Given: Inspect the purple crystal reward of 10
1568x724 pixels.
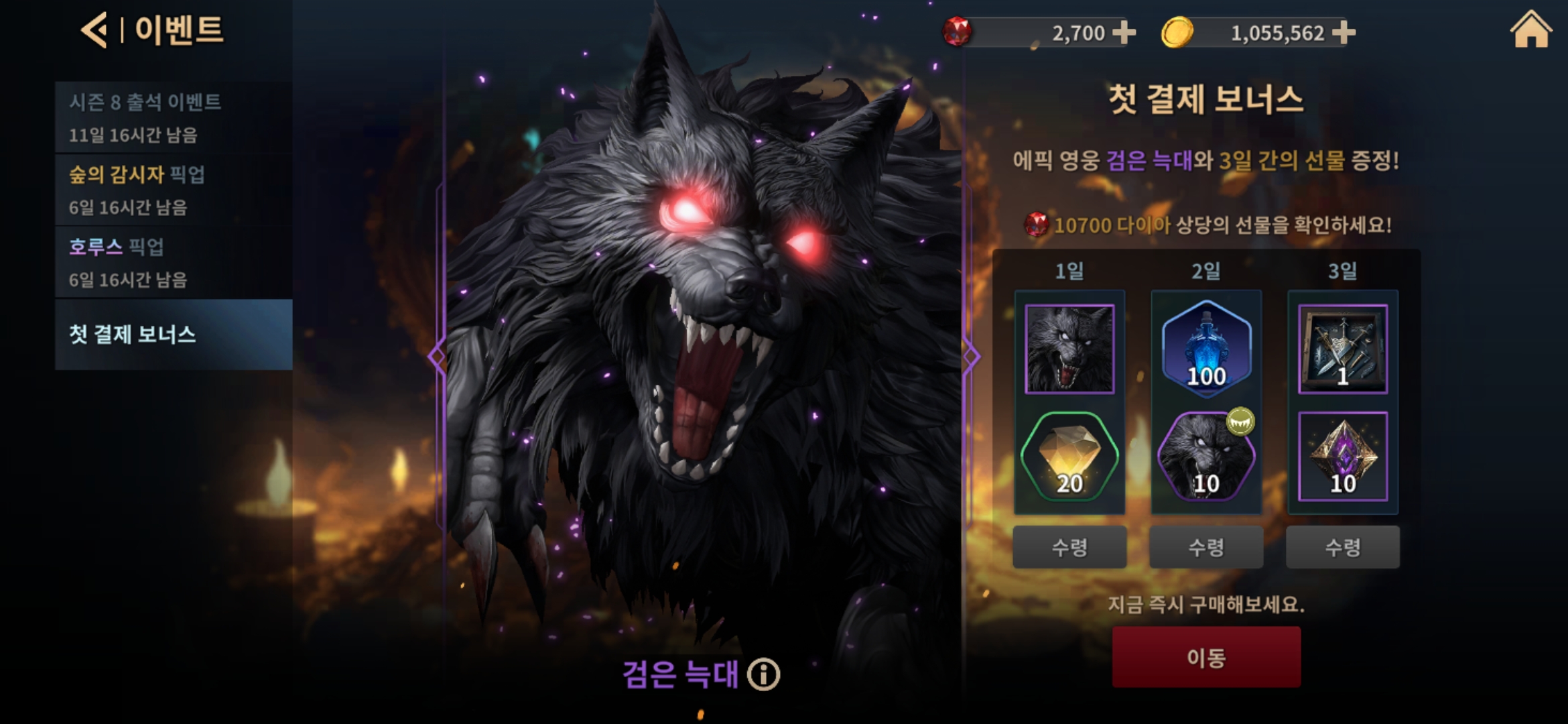Looking at the screenshot, I should [x=1343, y=457].
